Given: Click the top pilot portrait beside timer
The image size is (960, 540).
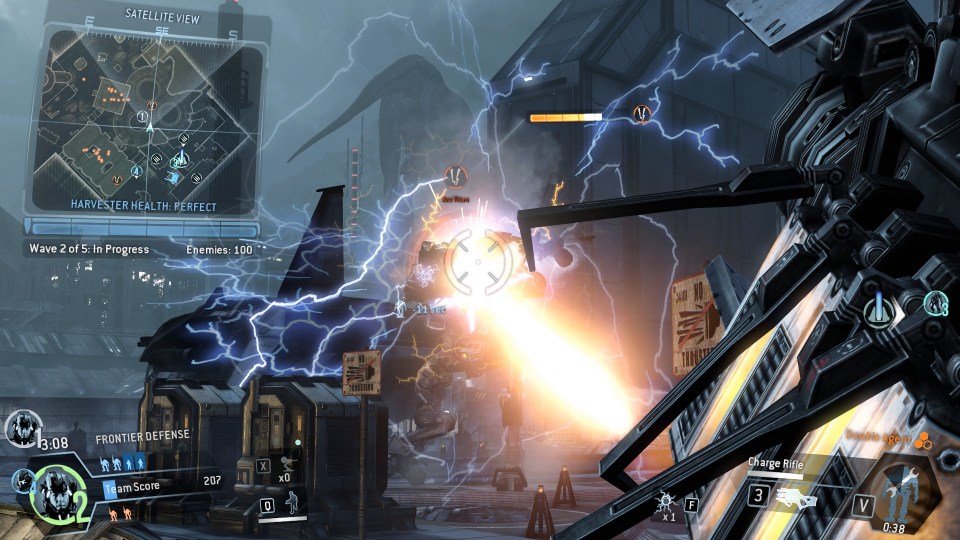Looking at the screenshot, I should coord(21,428).
